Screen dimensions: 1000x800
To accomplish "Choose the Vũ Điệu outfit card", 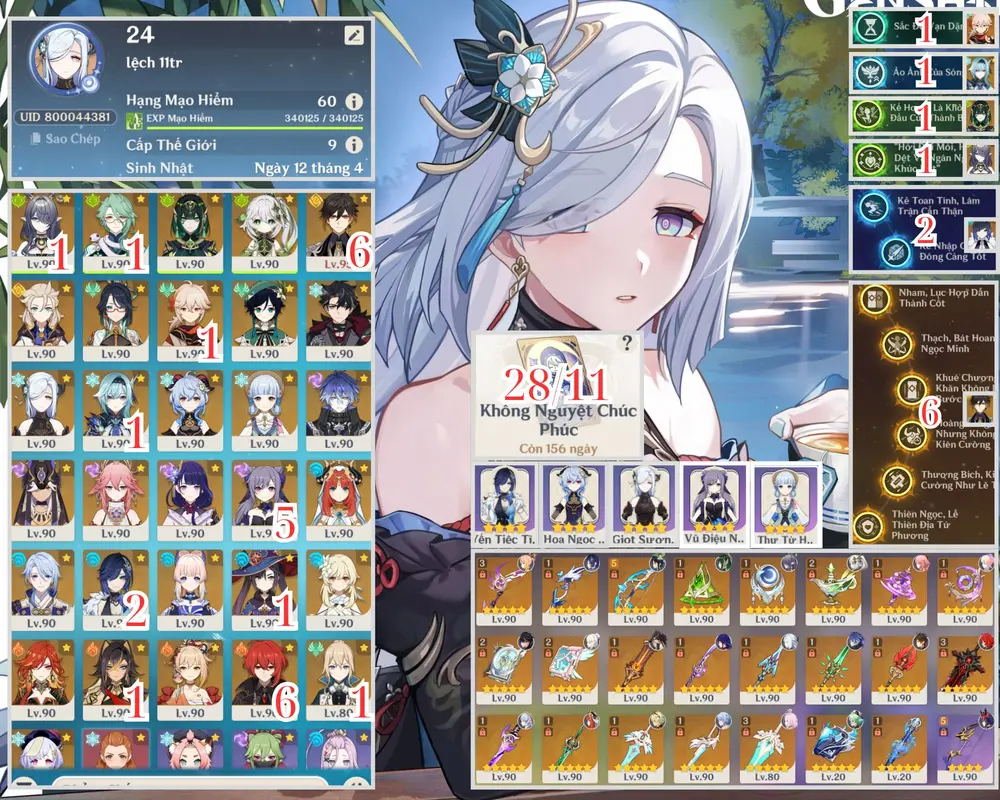I will [x=714, y=504].
